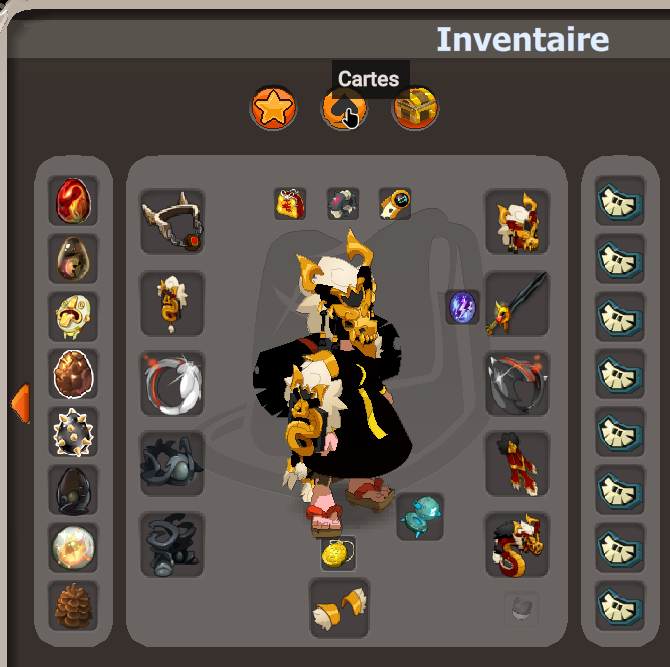Select the glowing white orb egg slot

pos(73,547)
